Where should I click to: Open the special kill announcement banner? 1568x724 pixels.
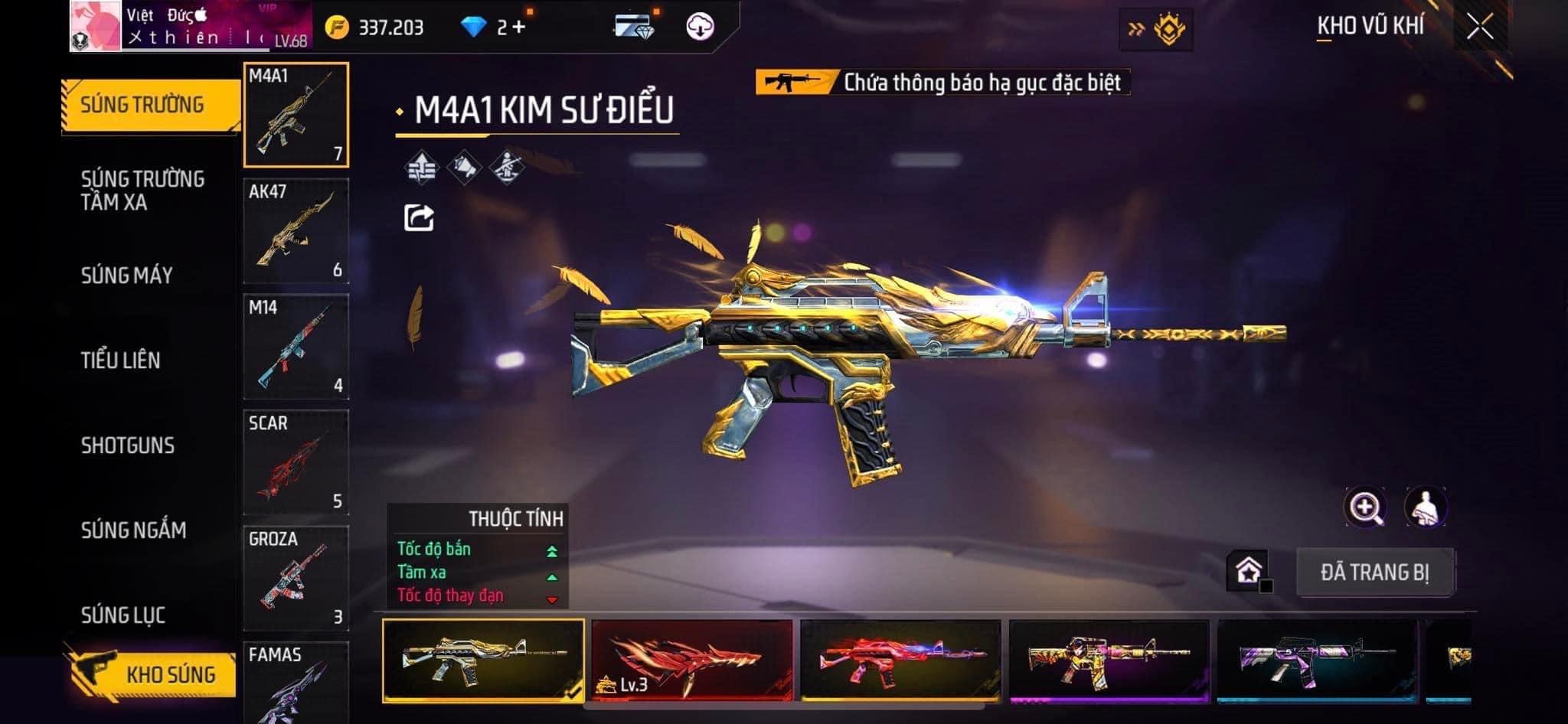(x=942, y=82)
